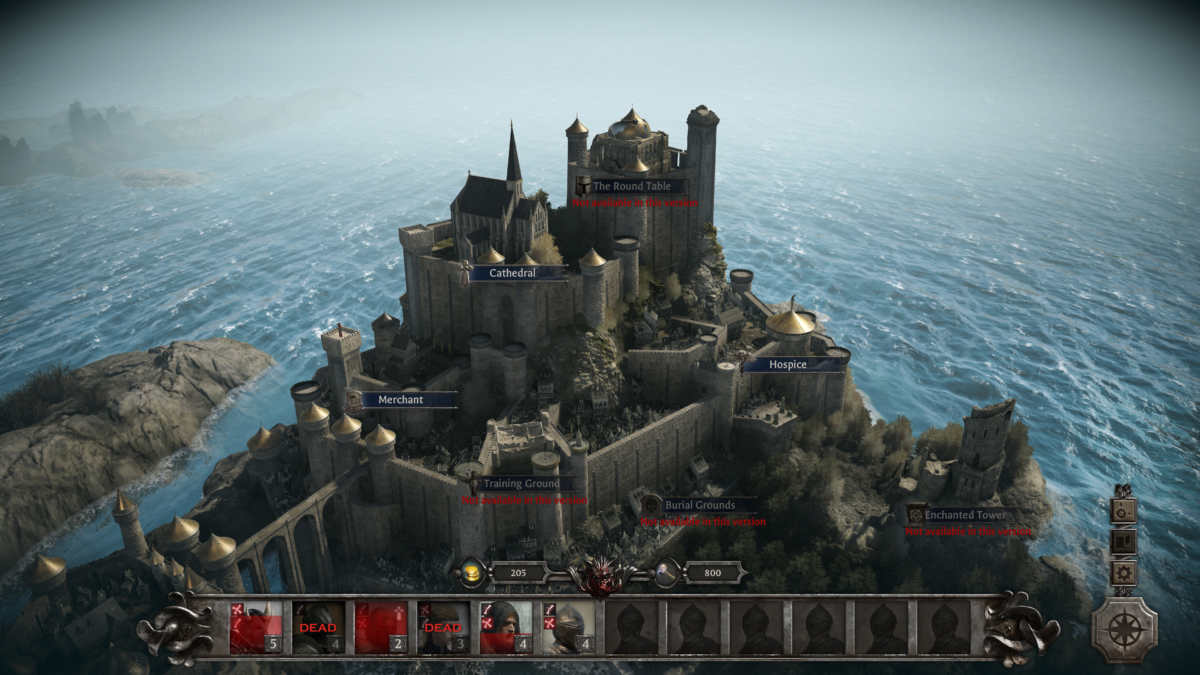Viewport: 1200px width, 675px height.
Task: Pick the level 2 hero portrait
Action: (381, 628)
